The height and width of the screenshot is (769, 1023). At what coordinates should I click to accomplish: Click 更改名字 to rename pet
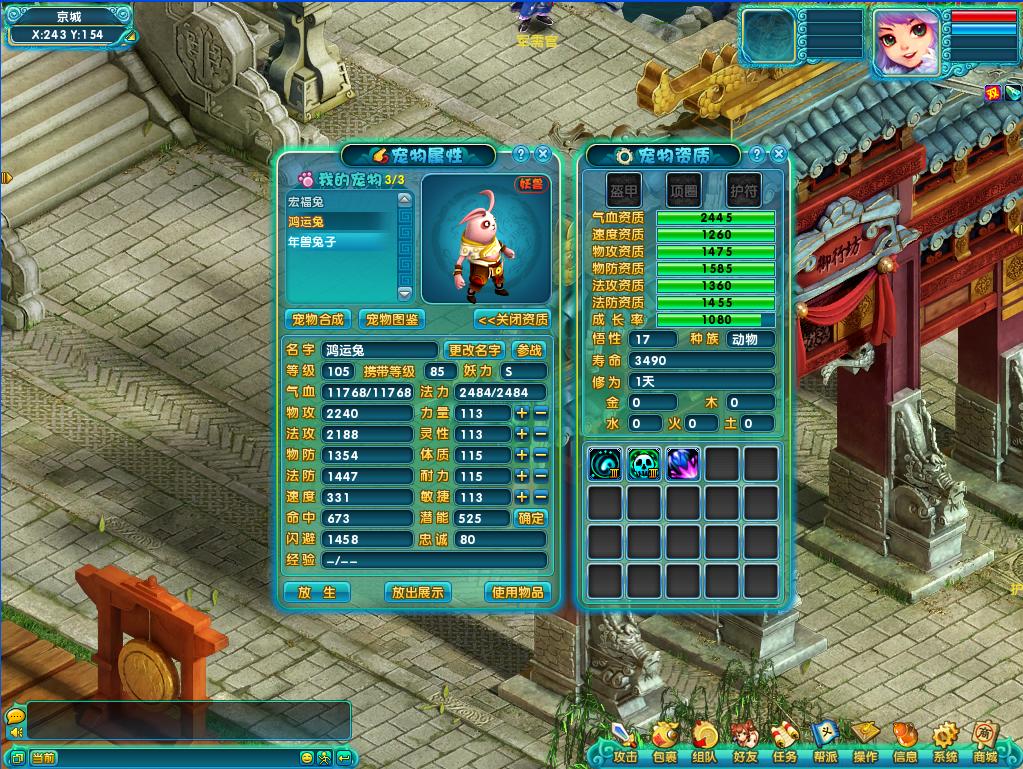474,350
